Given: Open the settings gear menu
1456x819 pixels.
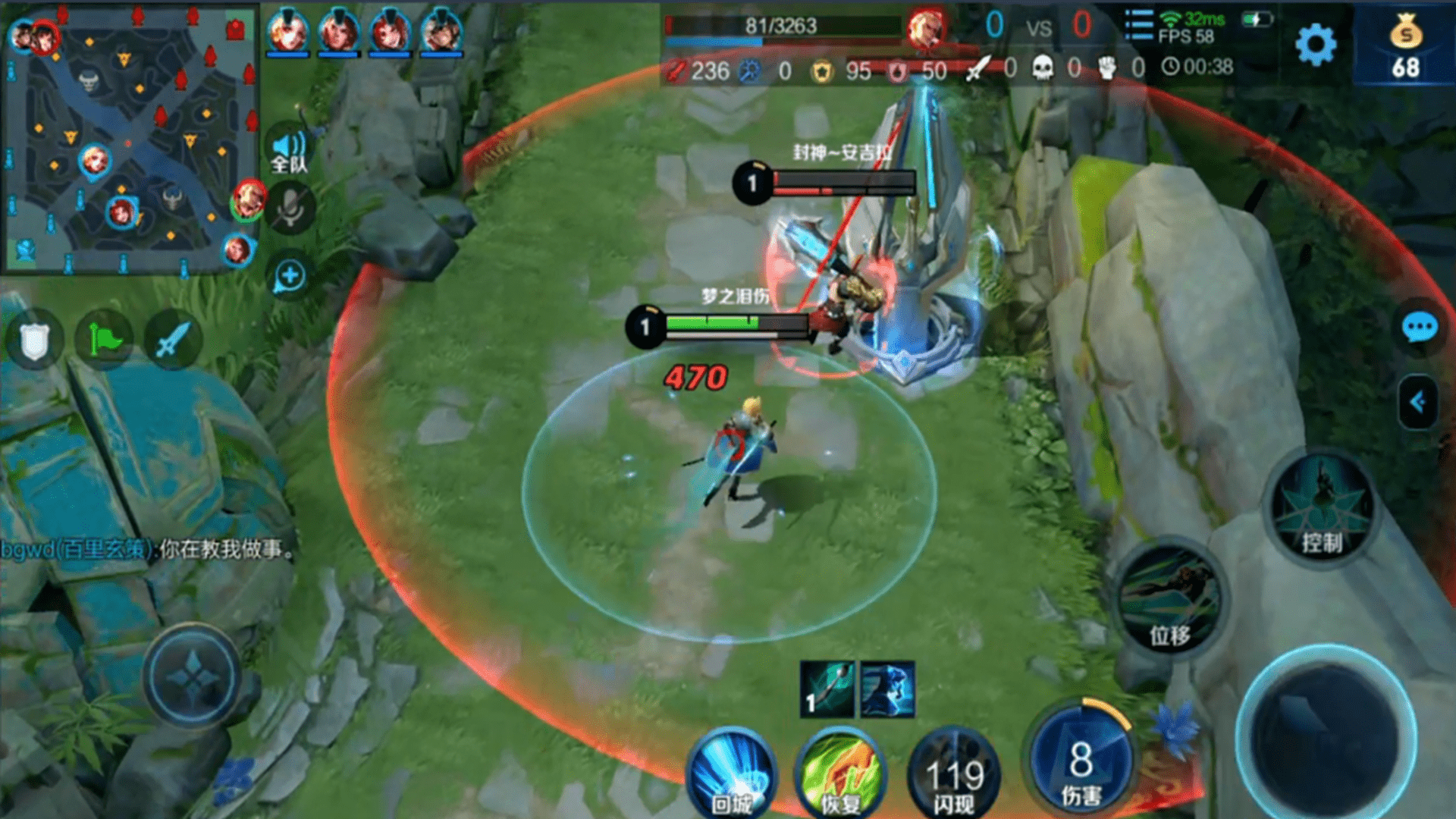Looking at the screenshot, I should (1316, 44).
